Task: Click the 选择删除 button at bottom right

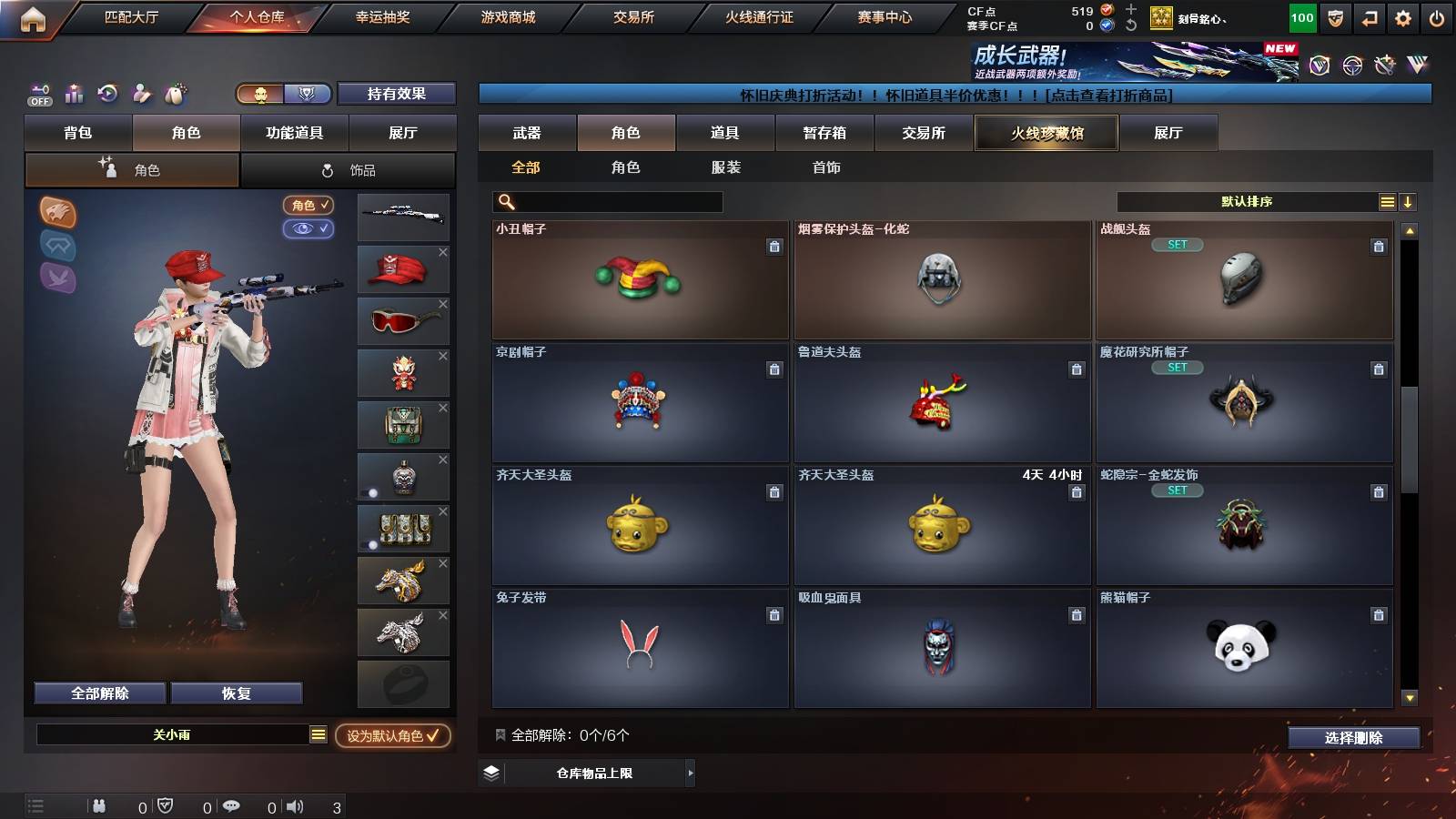Action: [x=1353, y=738]
